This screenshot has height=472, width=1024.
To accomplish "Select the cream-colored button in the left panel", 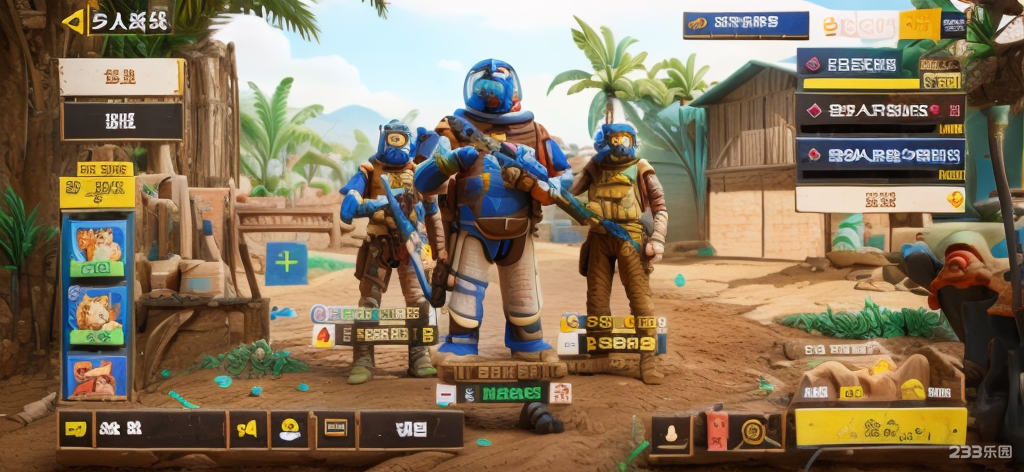I will (x=121, y=77).
